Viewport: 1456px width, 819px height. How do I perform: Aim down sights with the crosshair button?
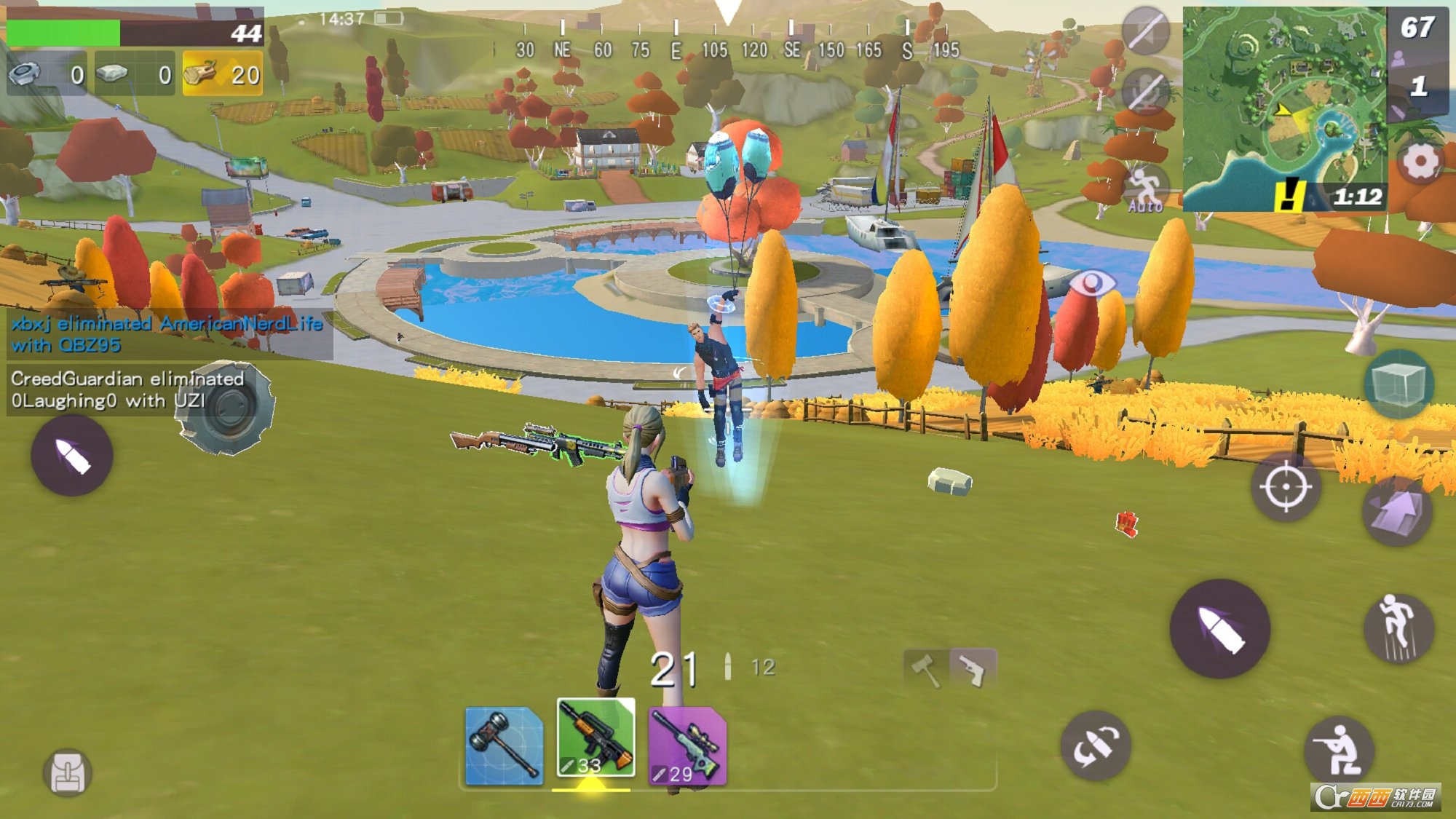pos(1286,486)
